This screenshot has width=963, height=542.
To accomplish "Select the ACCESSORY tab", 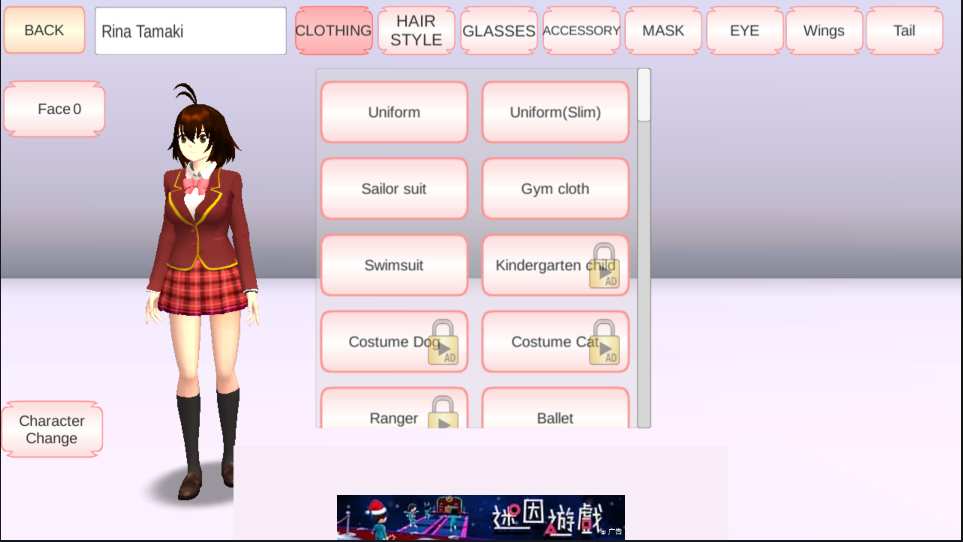I will click(581, 30).
